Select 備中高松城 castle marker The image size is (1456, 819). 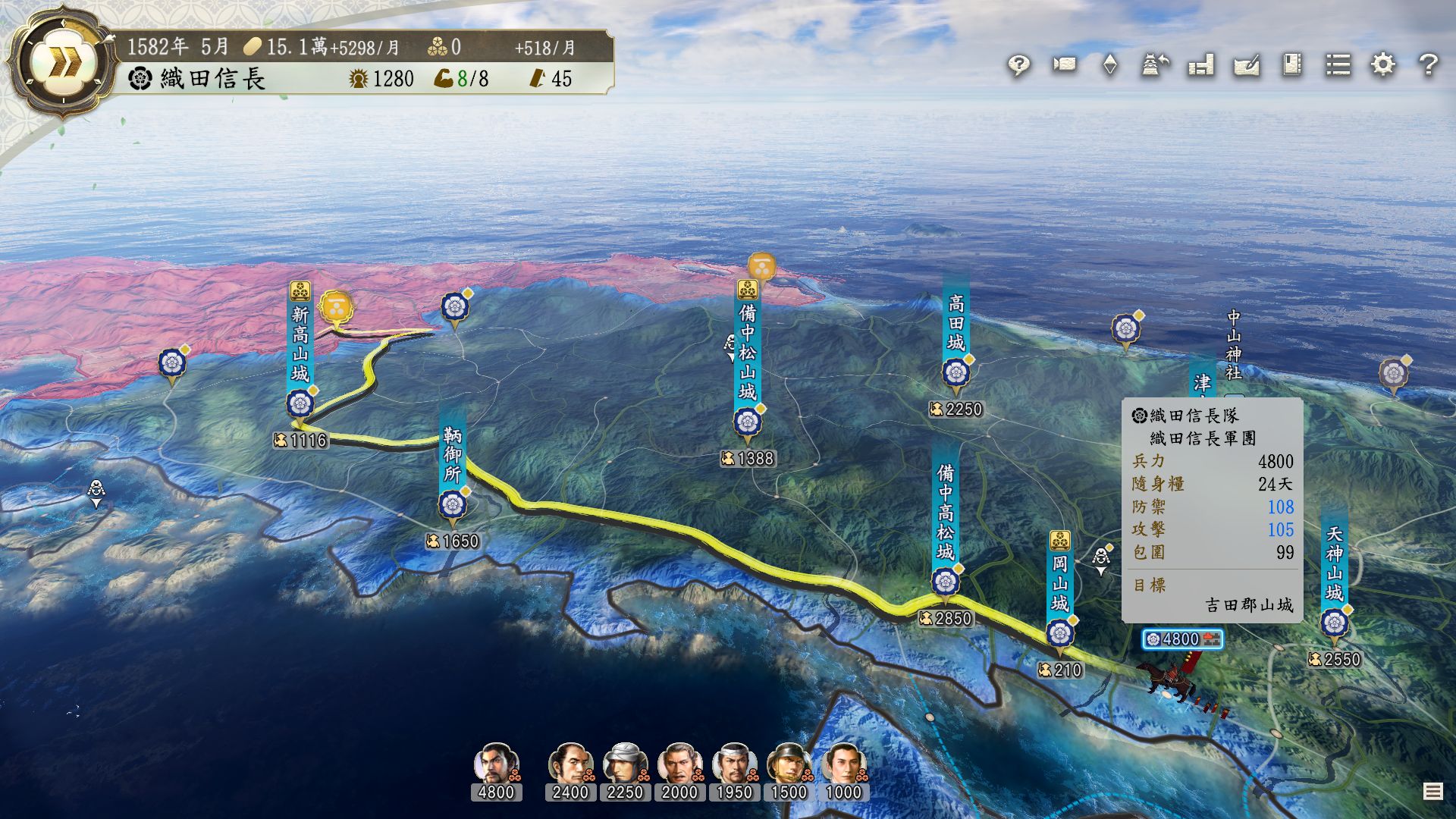(945, 582)
